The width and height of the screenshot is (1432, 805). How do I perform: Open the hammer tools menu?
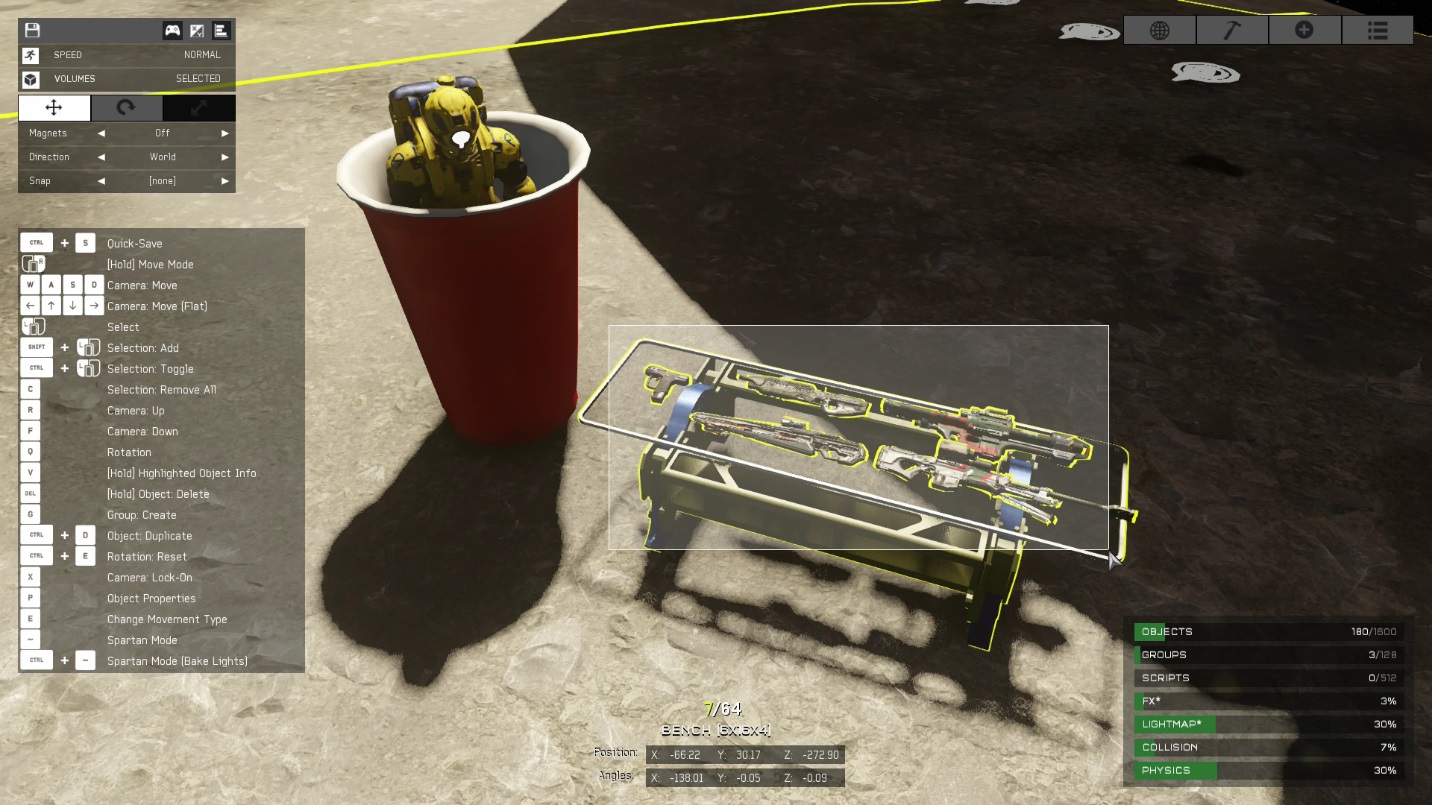pos(1232,30)
